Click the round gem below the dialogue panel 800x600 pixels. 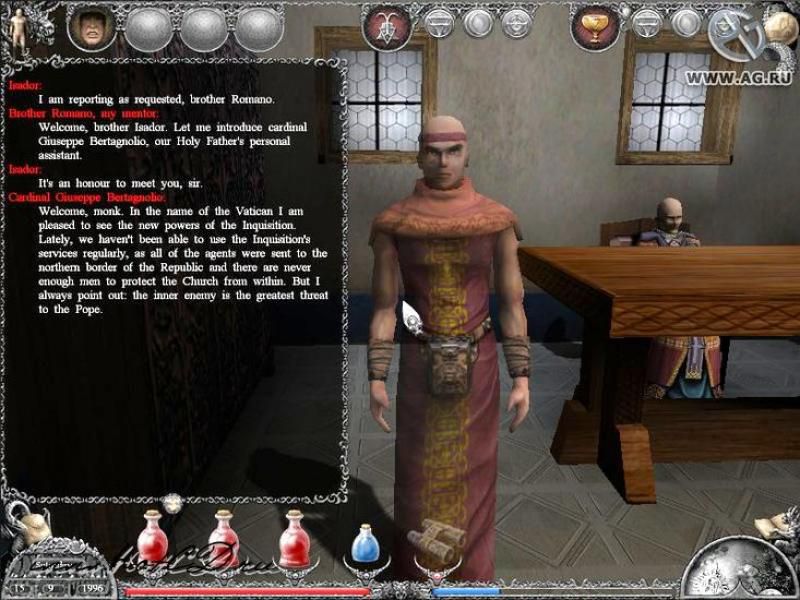(174, 503)
